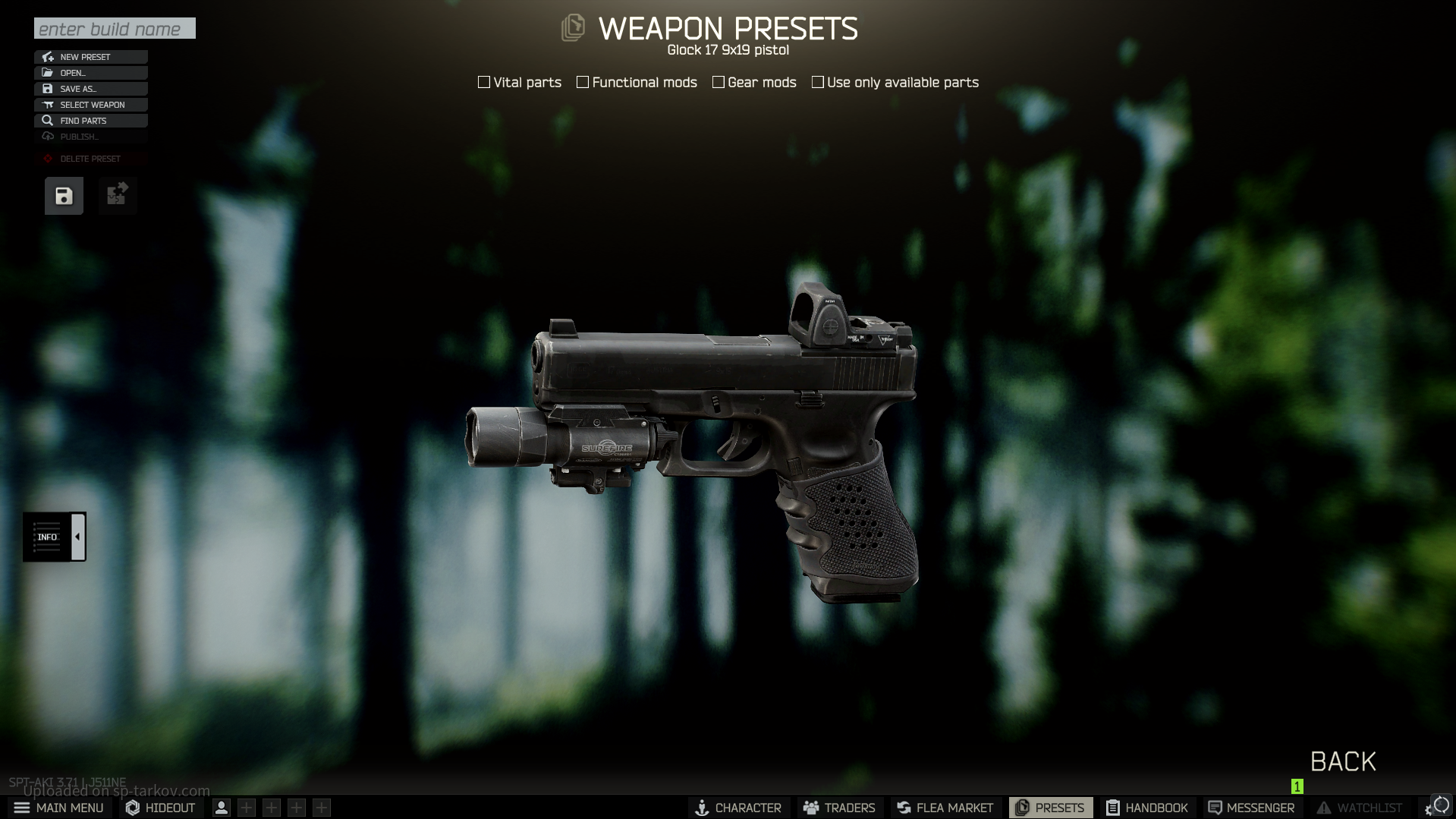
Task: Show the Handbook
Action: [x=1147, y=808]
